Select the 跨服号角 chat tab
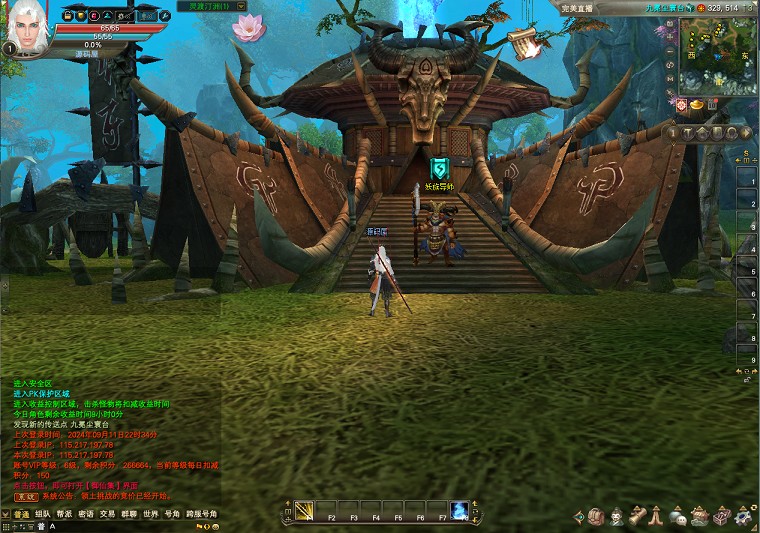Viewport: 760px width, 533px height. click(204, 514)
